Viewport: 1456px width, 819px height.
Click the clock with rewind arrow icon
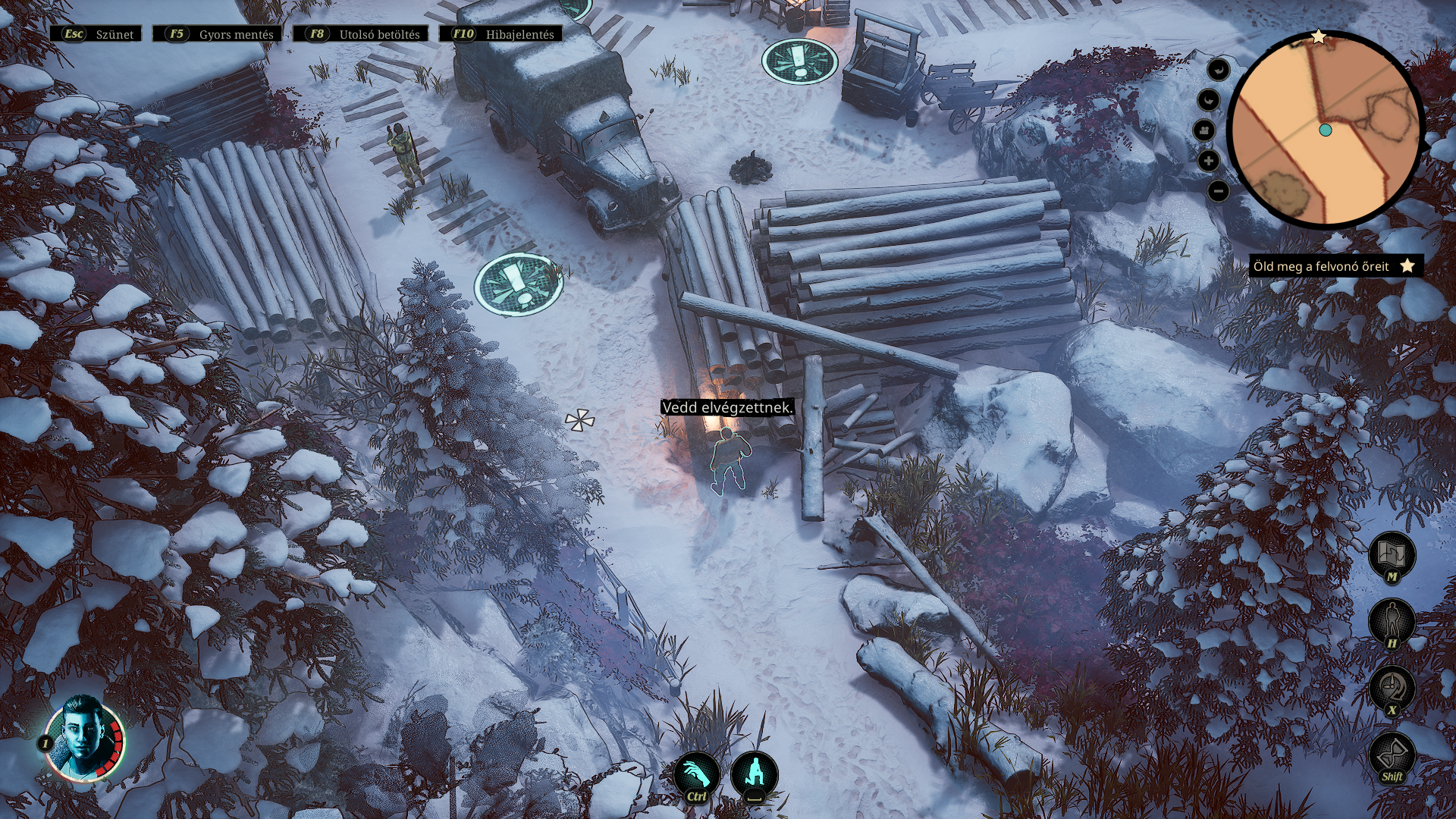pos(1392,688)
